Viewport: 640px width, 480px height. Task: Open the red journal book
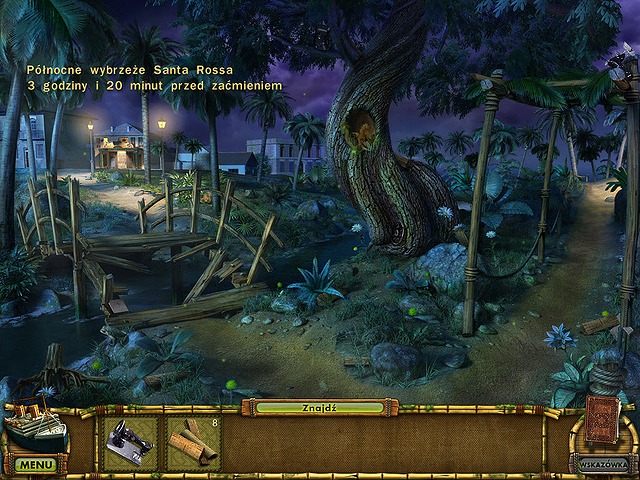pos(601,419)
